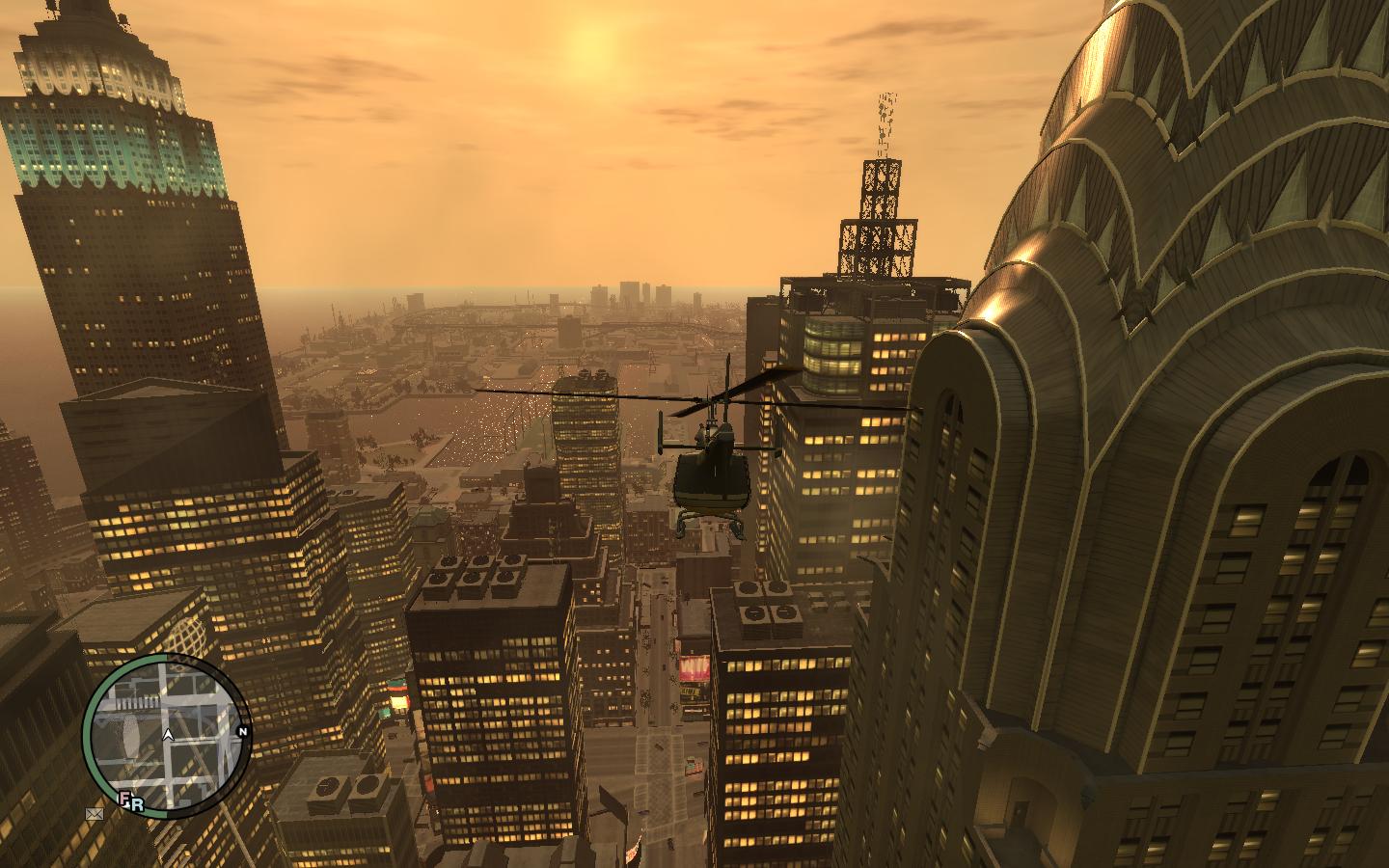Open the envelope message icon

point(93,814)
